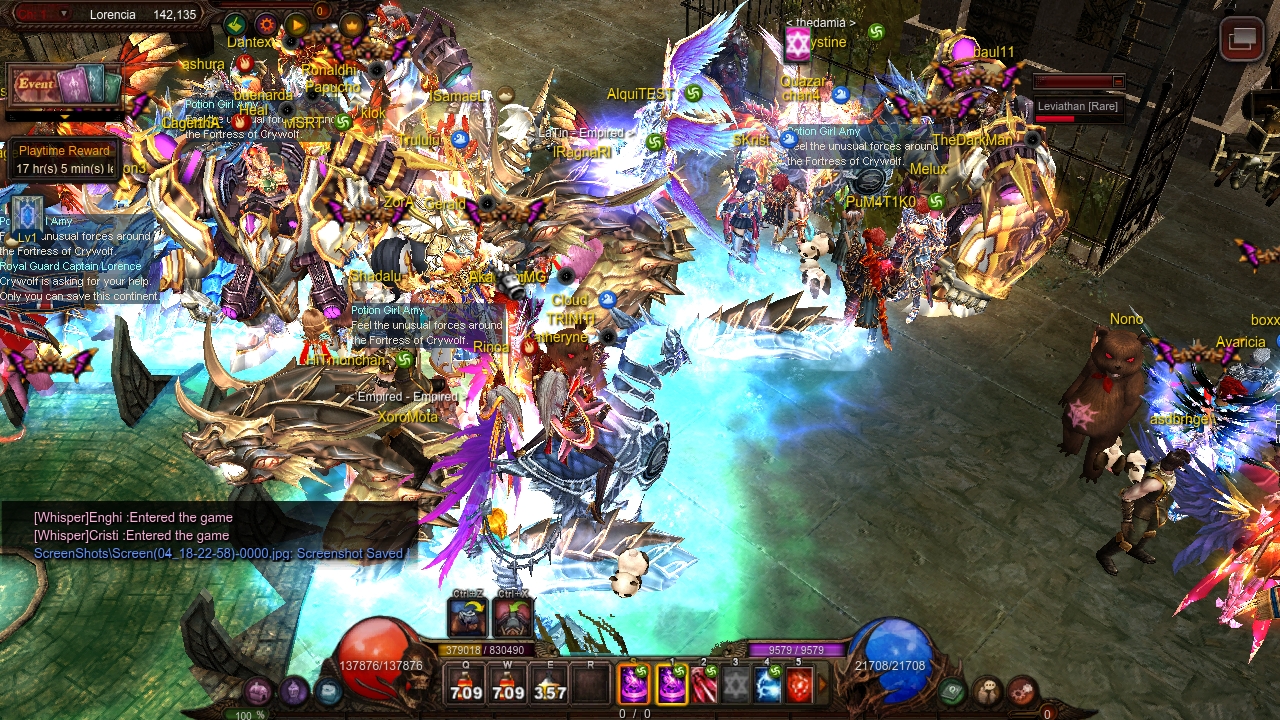Viewport: 1280px width, 720px height.
Task: Click the orange play-arrow icon at top
Action: tap(297, 25)
